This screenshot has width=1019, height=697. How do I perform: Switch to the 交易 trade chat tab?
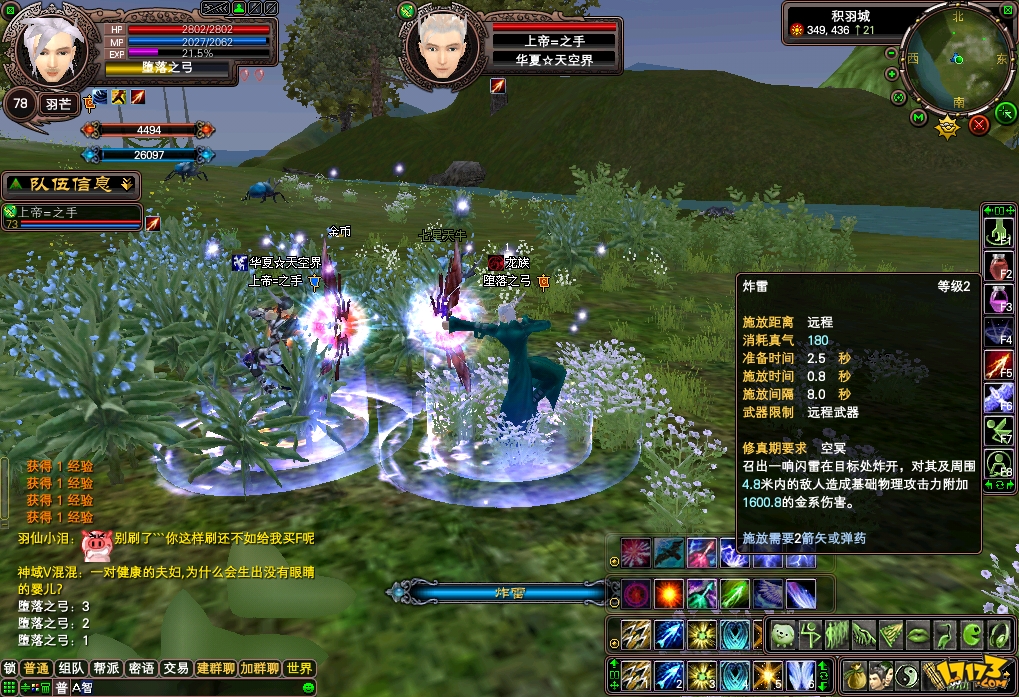coord(176,668)
